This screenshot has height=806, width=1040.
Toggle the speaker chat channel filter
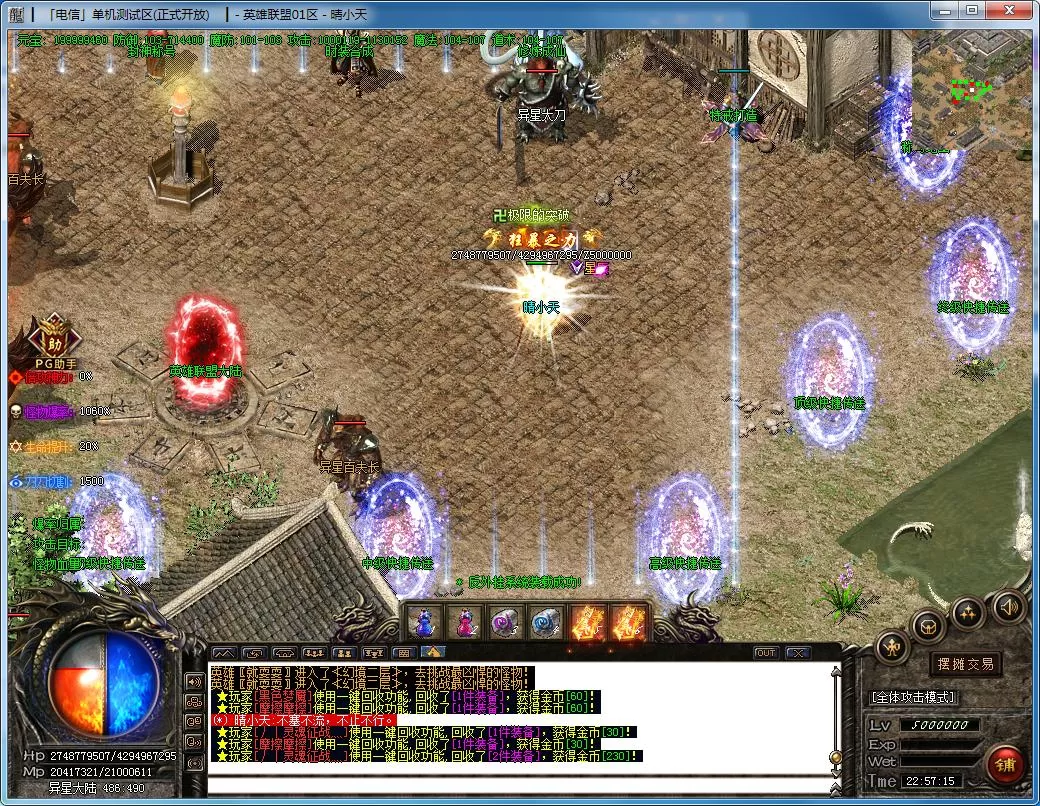(x=194, y=681)
